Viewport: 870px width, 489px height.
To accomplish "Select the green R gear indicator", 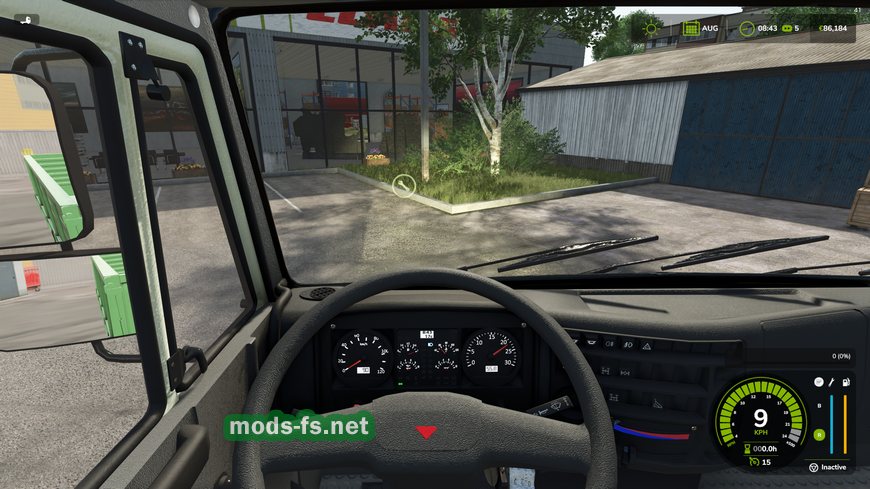I will click(819, 435).
